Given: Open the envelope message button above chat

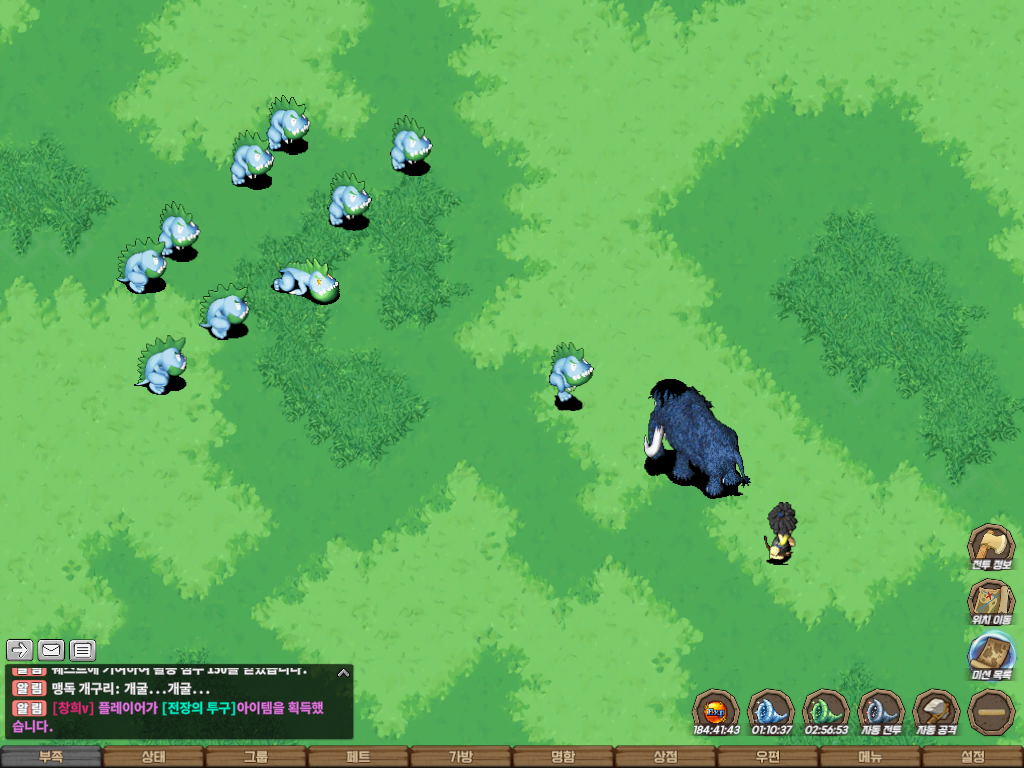Looking at the screenshot, I should click(x=51, y=650).
